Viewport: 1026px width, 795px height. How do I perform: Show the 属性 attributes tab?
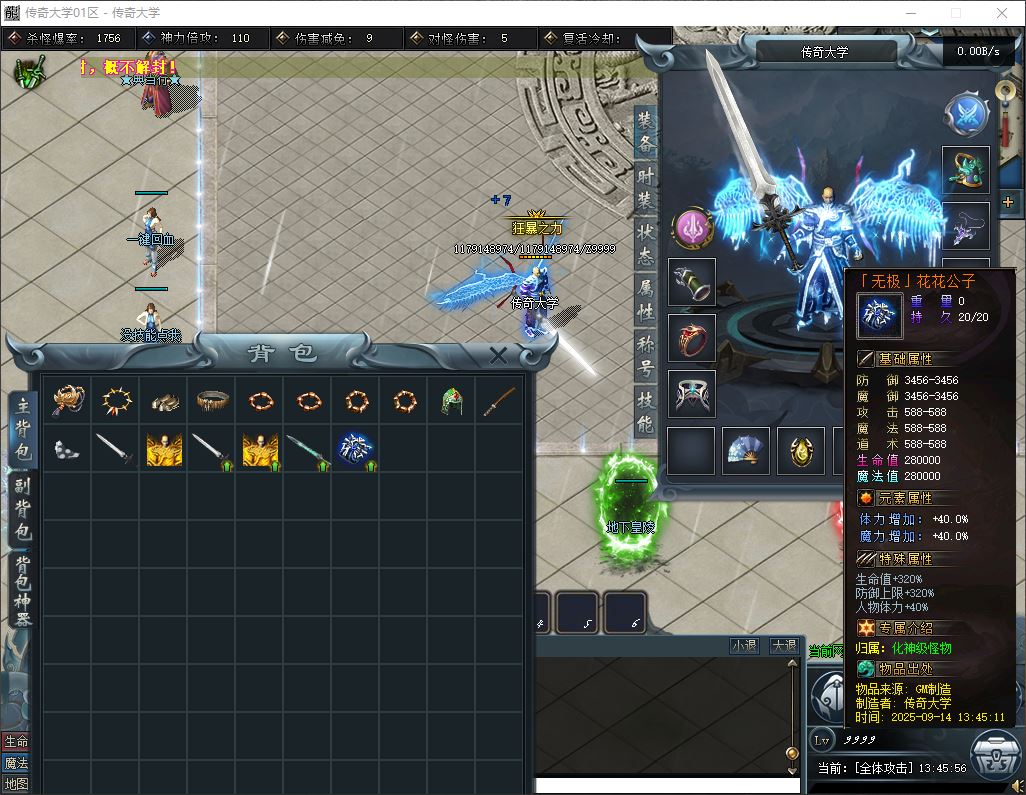coord(646,300)
